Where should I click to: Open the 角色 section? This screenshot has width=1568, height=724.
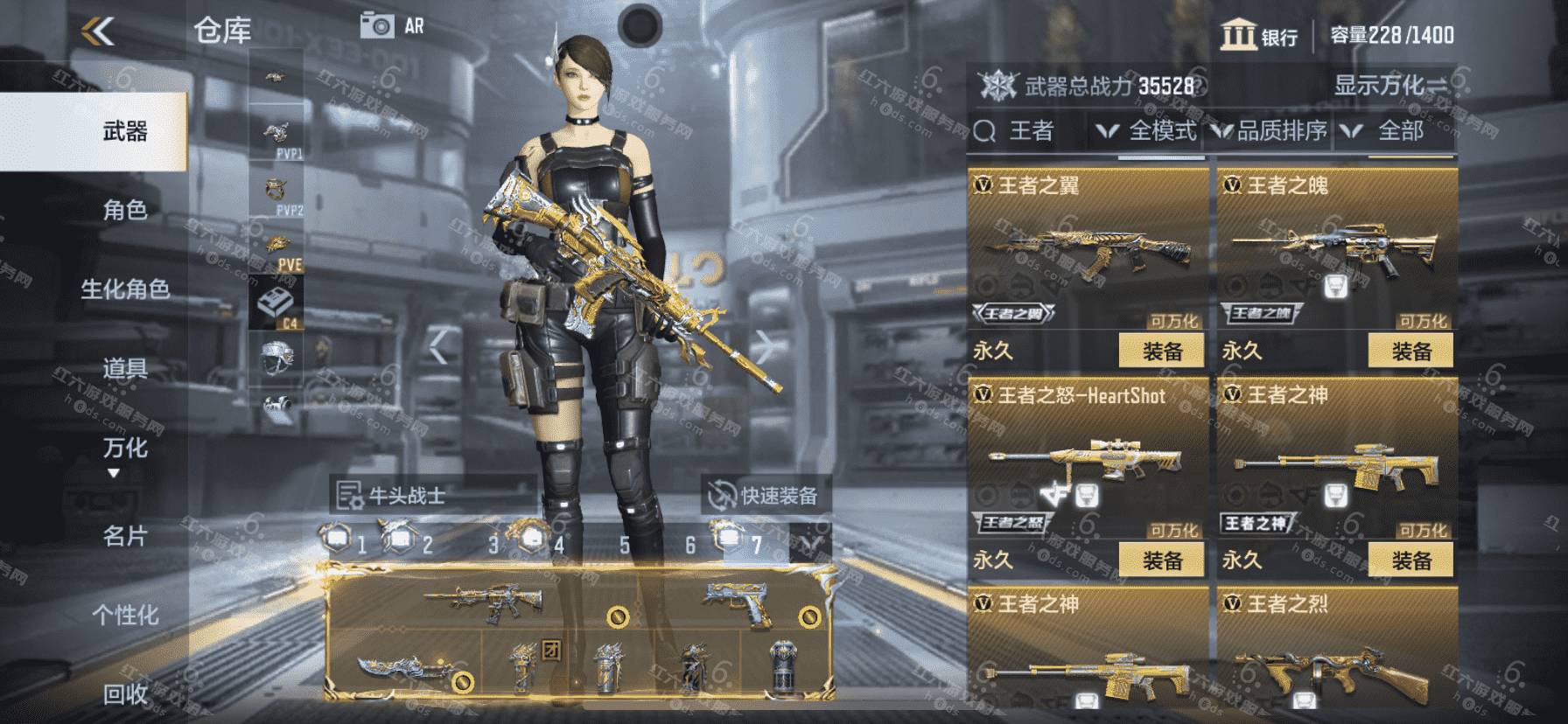[124, 210]
